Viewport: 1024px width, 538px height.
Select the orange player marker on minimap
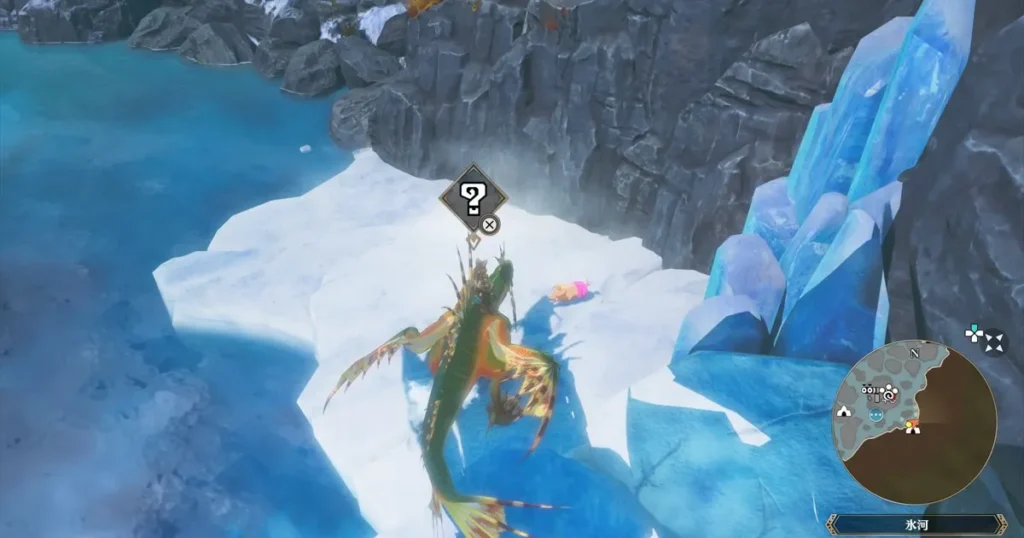tap(912, 428)
